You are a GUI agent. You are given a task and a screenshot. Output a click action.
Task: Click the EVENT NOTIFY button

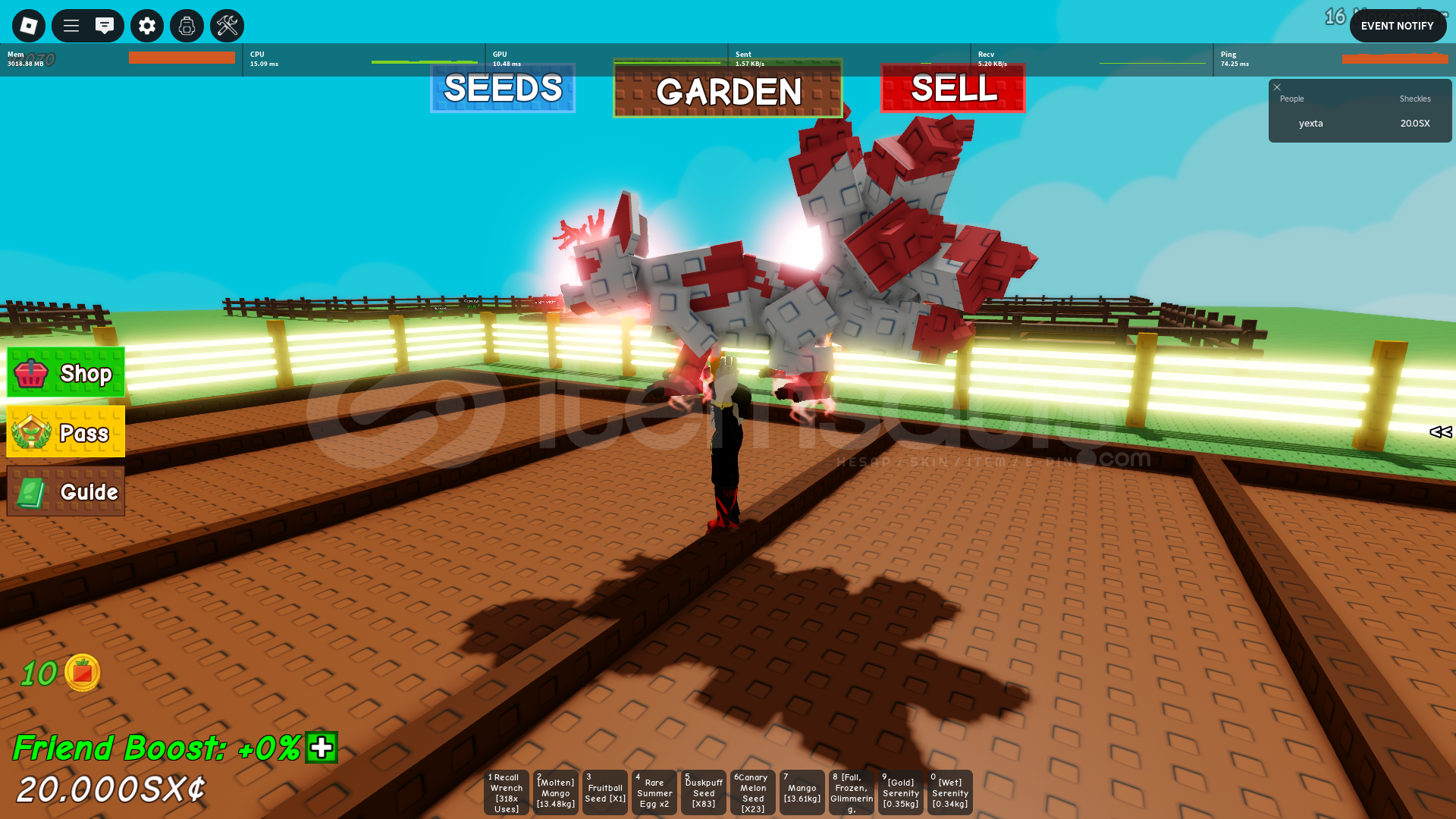click(x=1398, y=25)
